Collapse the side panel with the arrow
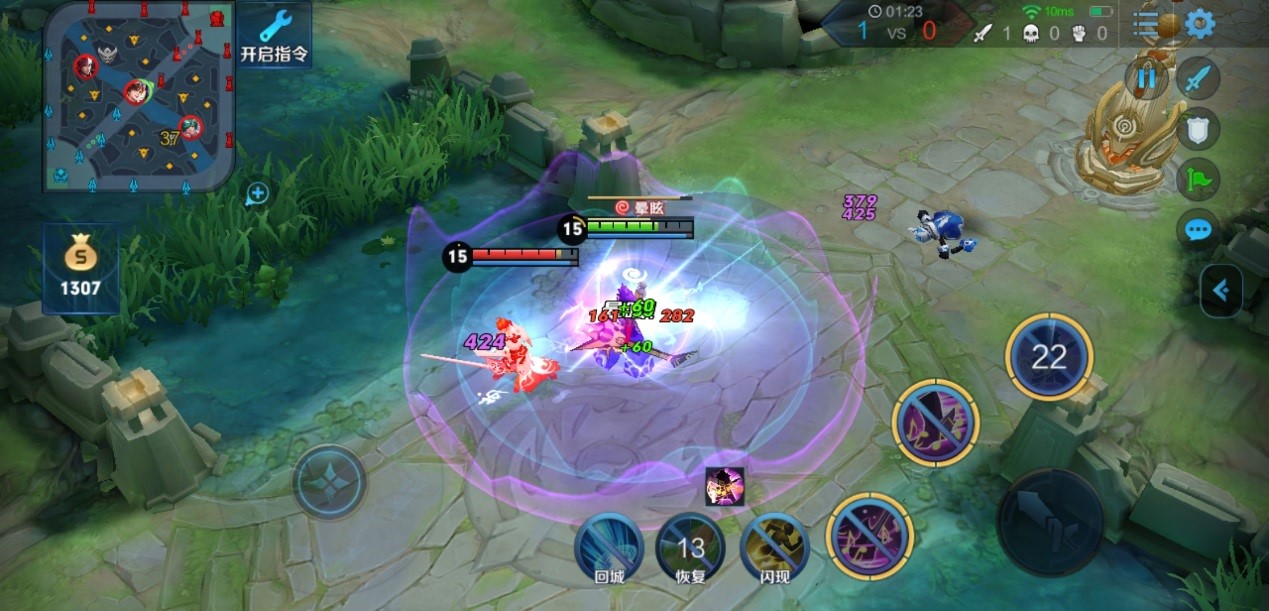This screenshot has width=1269, height=611. pyautogui.click(x=1221, y=291)
